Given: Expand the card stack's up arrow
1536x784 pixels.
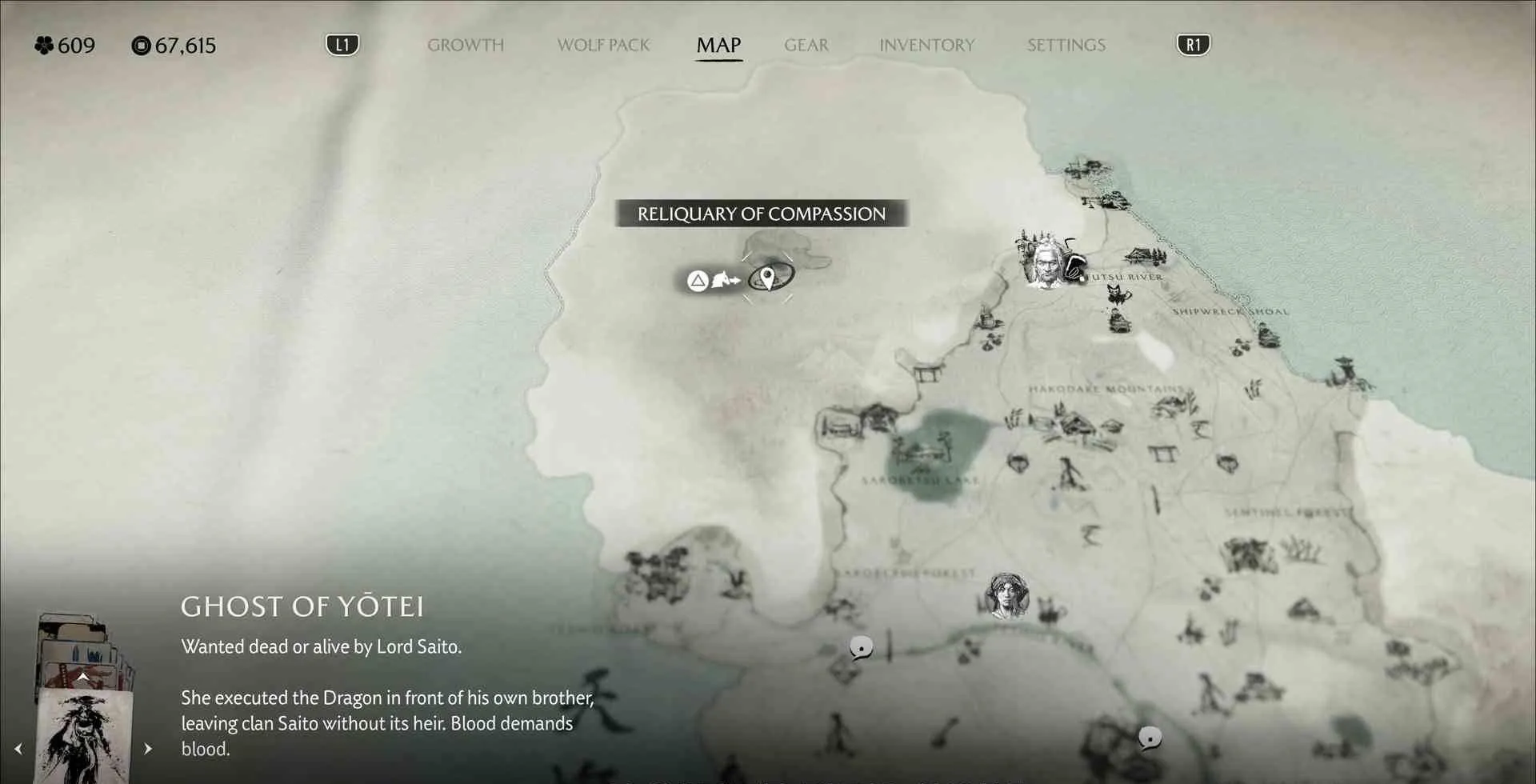Looking at the screenshot, I should pos(82,677).
